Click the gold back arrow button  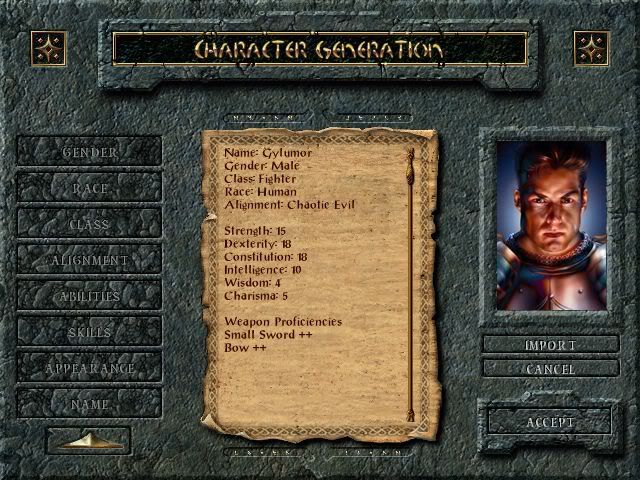[88, 440]
